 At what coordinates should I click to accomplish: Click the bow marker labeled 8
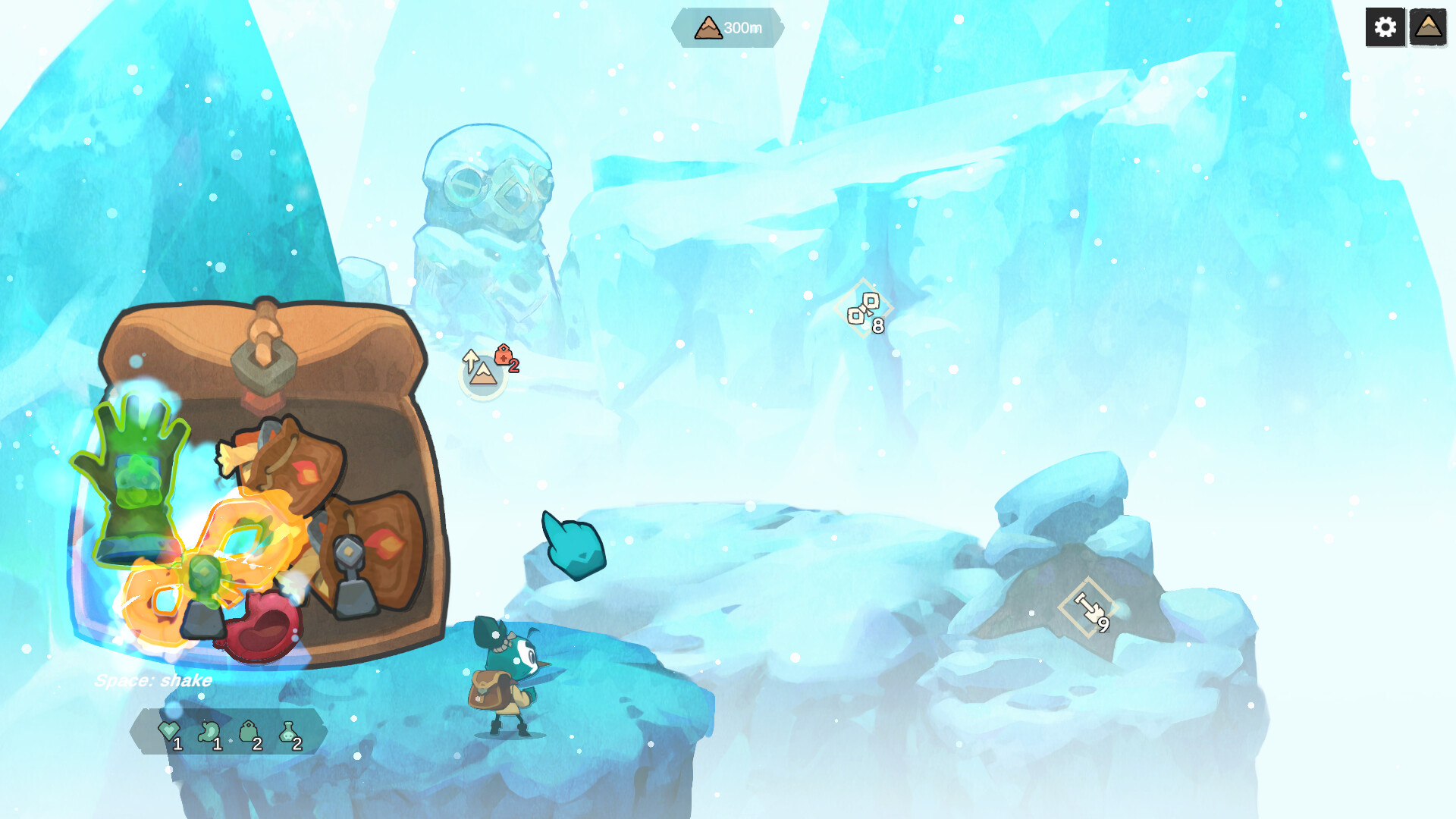[866, 309]
